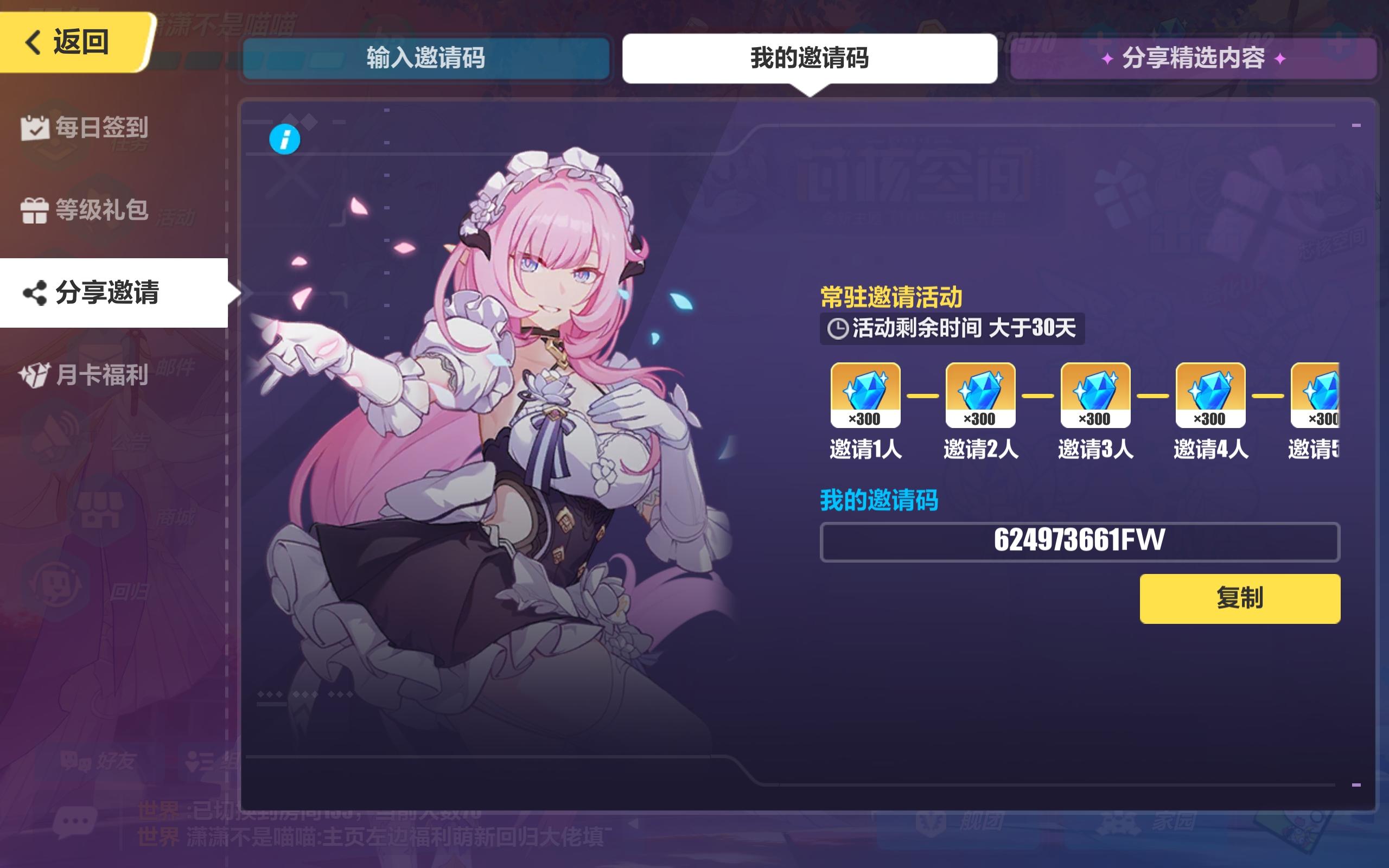1389x868 pixels.
Task: Click the blue info icon near the character
Action: (285, 138)
